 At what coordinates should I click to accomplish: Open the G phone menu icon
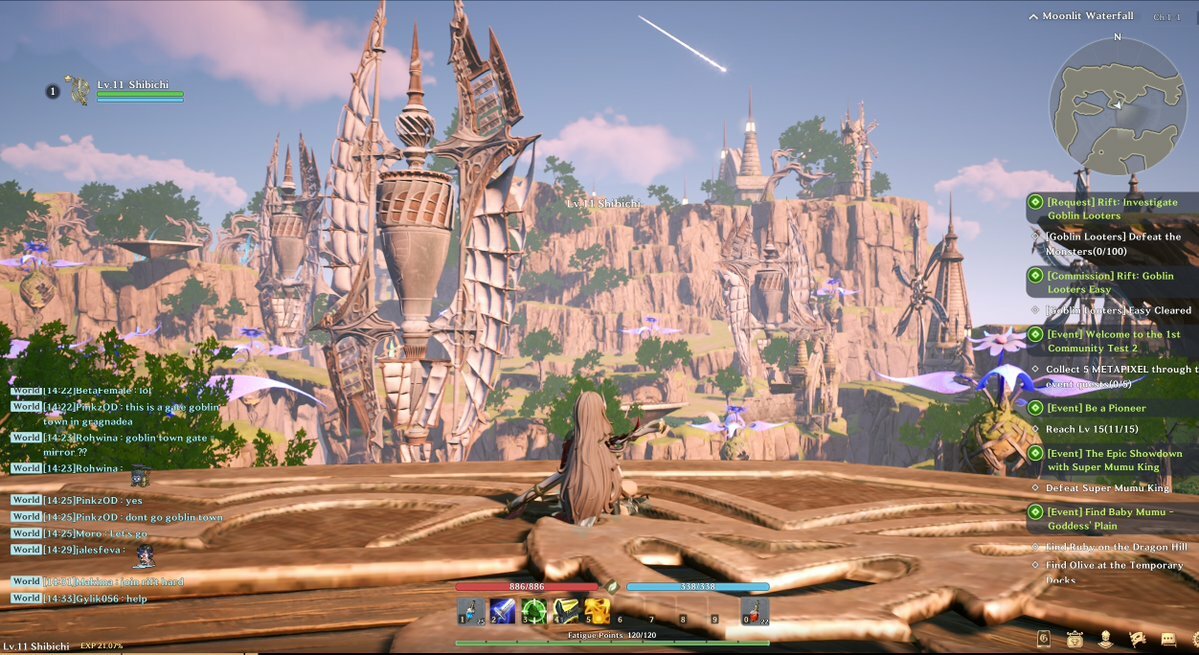tap(1044, 638)
